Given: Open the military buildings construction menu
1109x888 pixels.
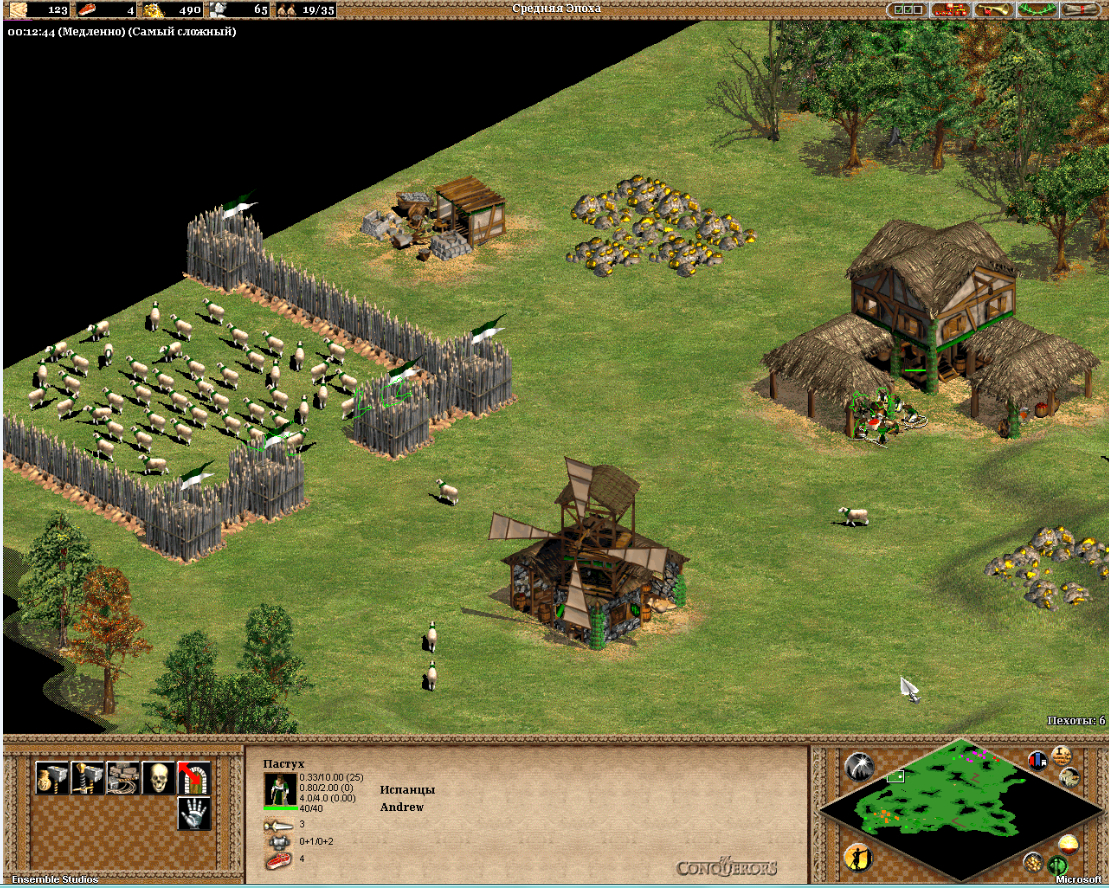Looking at the screenshot, I should pos(88,777).
